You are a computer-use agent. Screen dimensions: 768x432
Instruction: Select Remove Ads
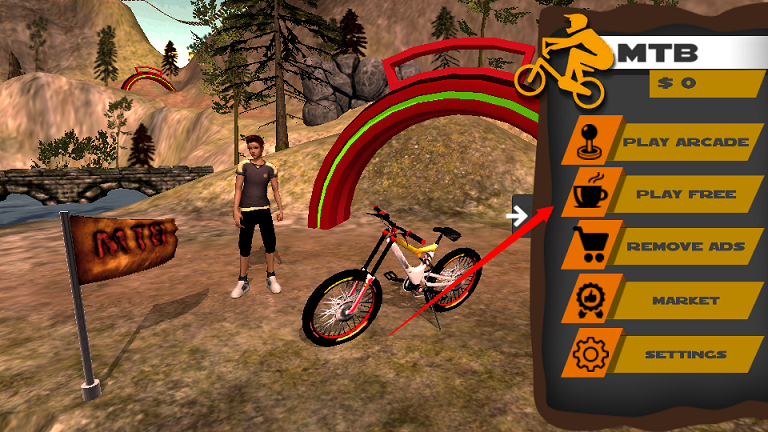click(x=686, y=246)
